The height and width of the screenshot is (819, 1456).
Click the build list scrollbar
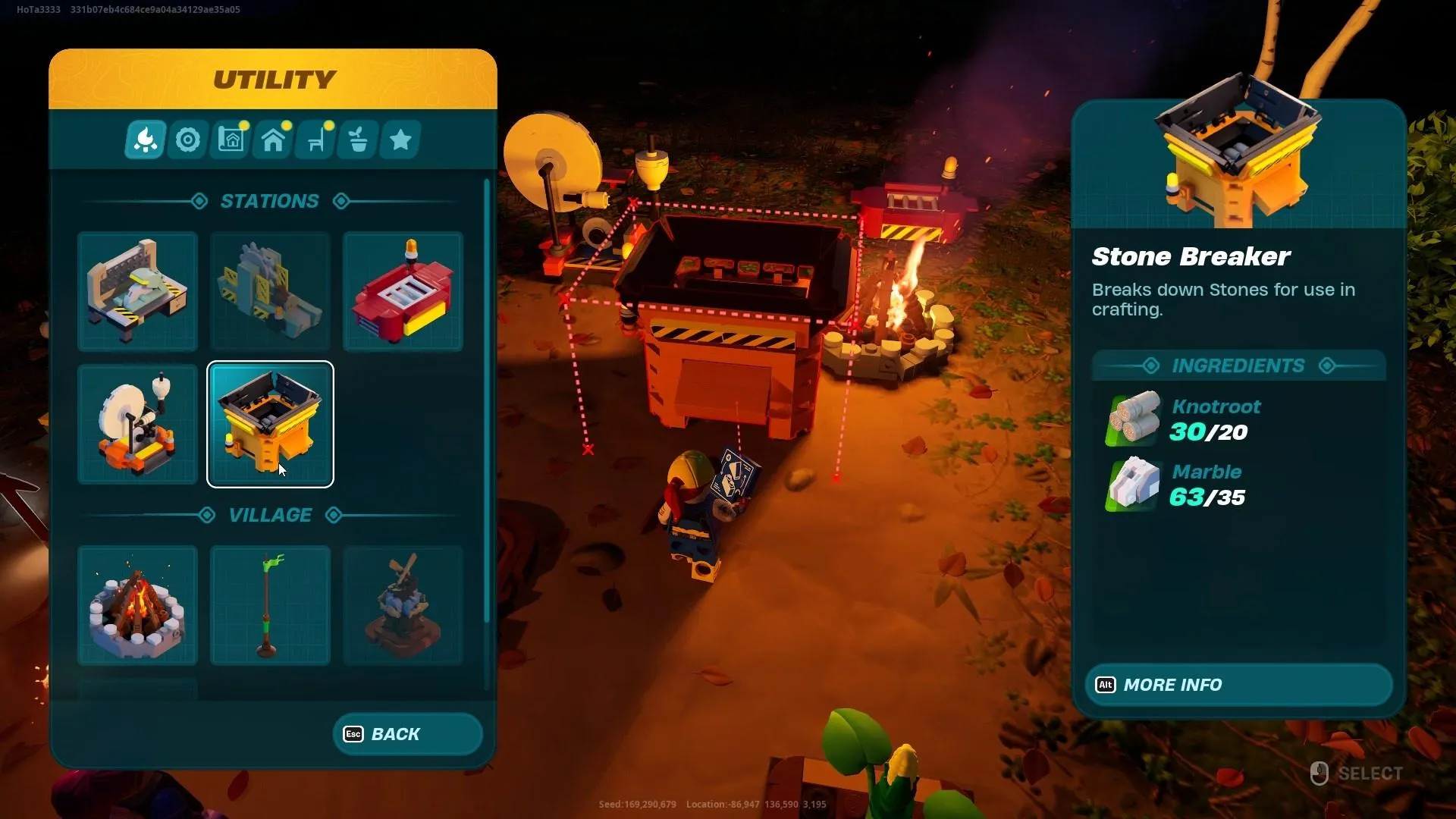[x=486, y=400]
